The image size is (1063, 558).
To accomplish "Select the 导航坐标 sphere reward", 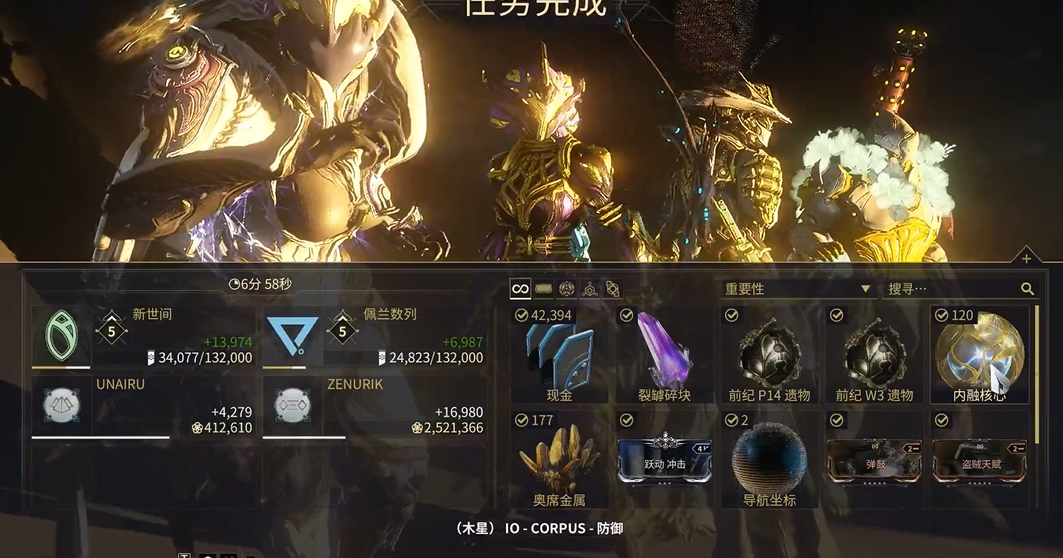I will pyautogui.click(x=769, y=460).
